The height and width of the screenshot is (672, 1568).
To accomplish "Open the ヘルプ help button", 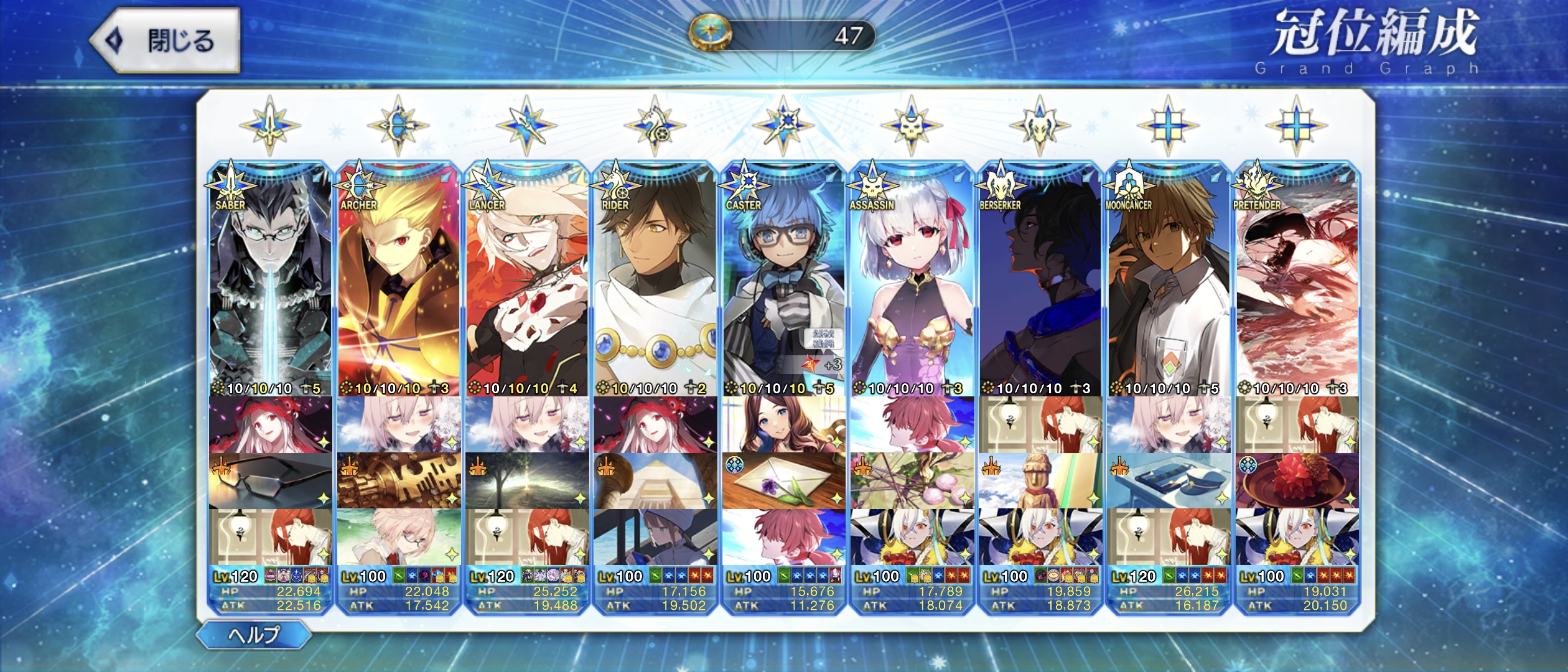I will tap(254, 635).
